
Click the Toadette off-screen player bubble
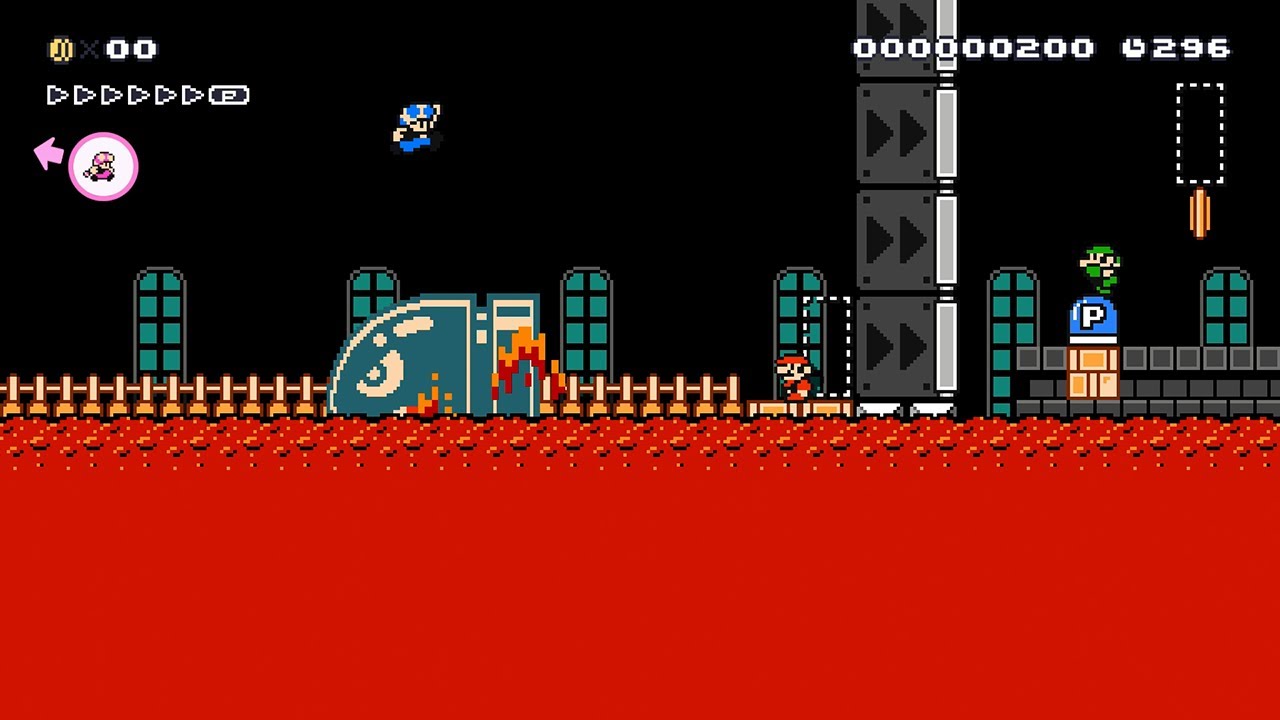(x=103, y=167)
